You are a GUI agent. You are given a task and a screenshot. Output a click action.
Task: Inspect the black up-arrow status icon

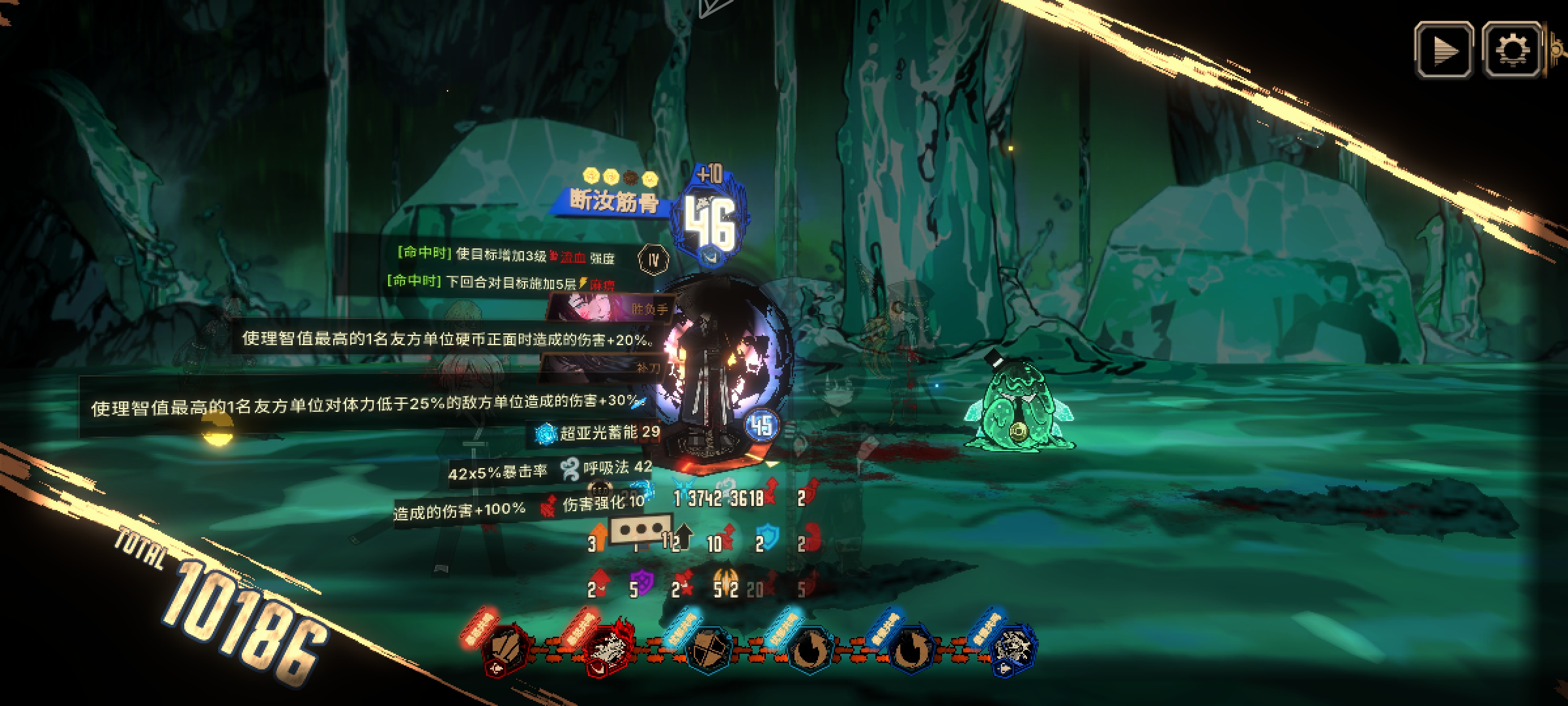[683, 536]
